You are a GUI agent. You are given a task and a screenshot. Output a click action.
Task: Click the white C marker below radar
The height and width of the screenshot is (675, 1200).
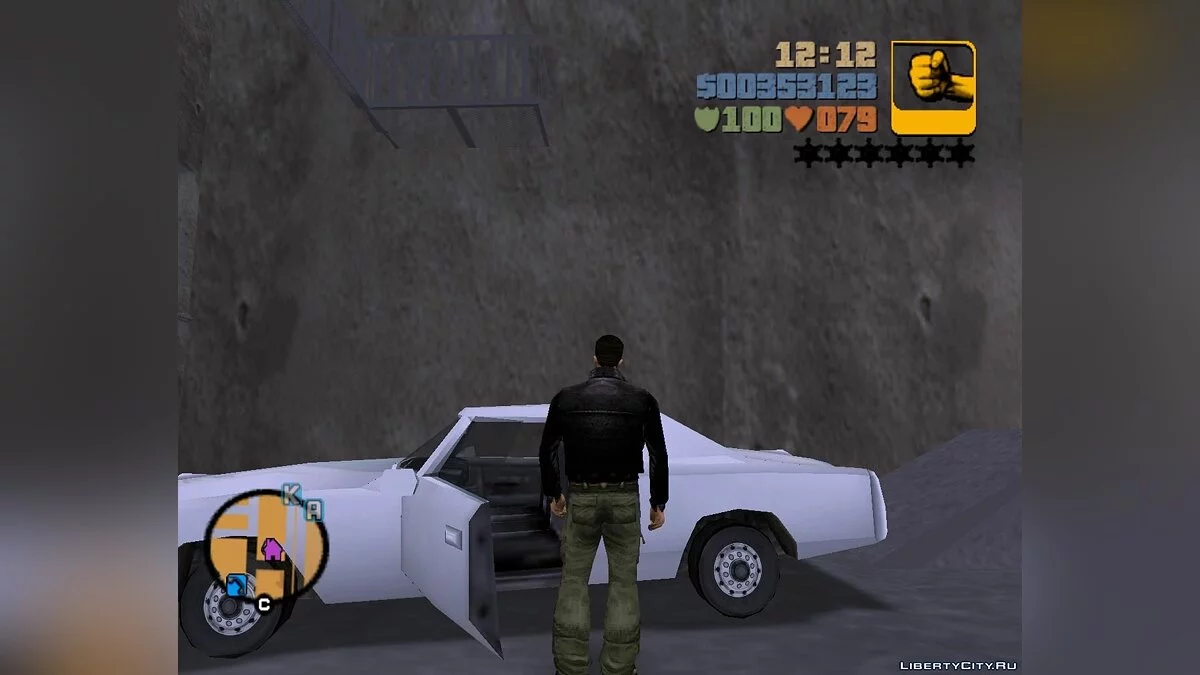point(264,604)
